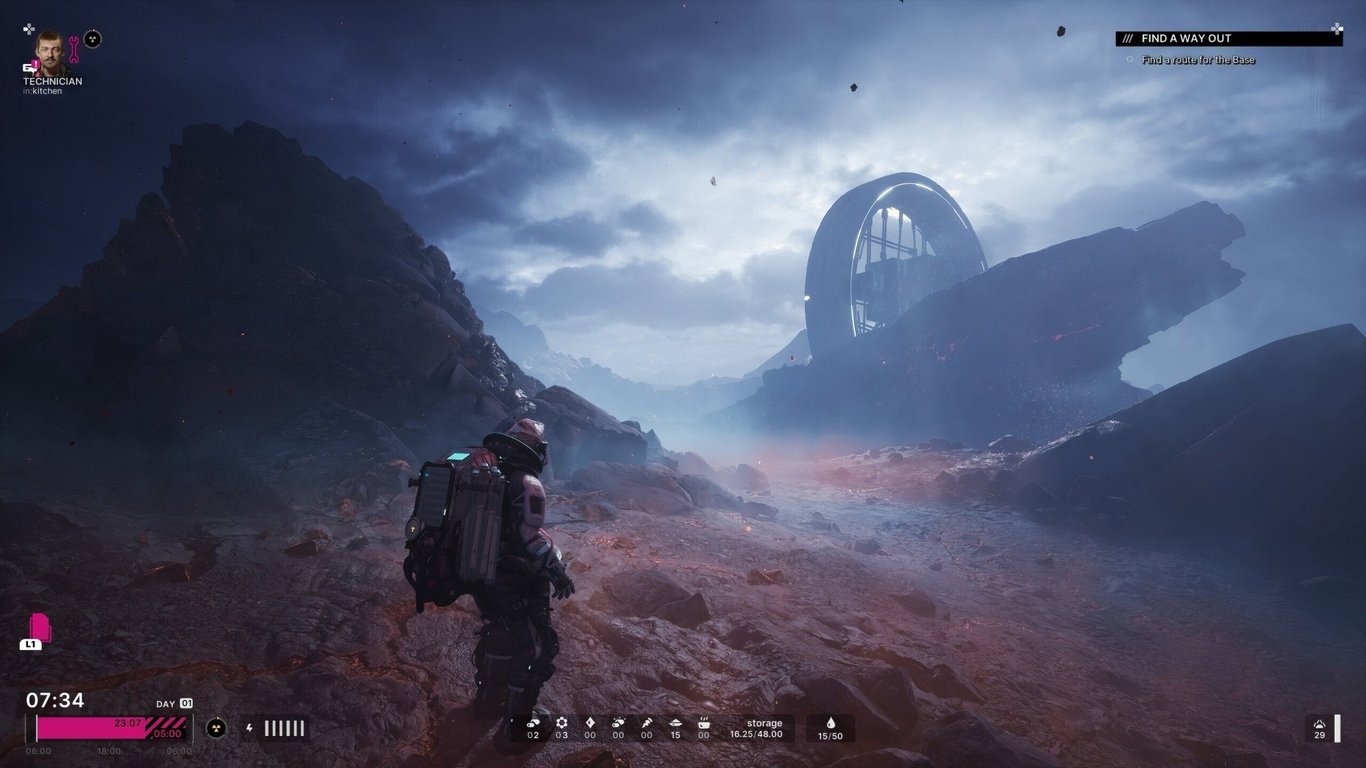Image resolution: width=1366 pixels, height=768 pixels.
Task: Open the water droplet indicator showing 15/50
Action: tap(832, 727)
